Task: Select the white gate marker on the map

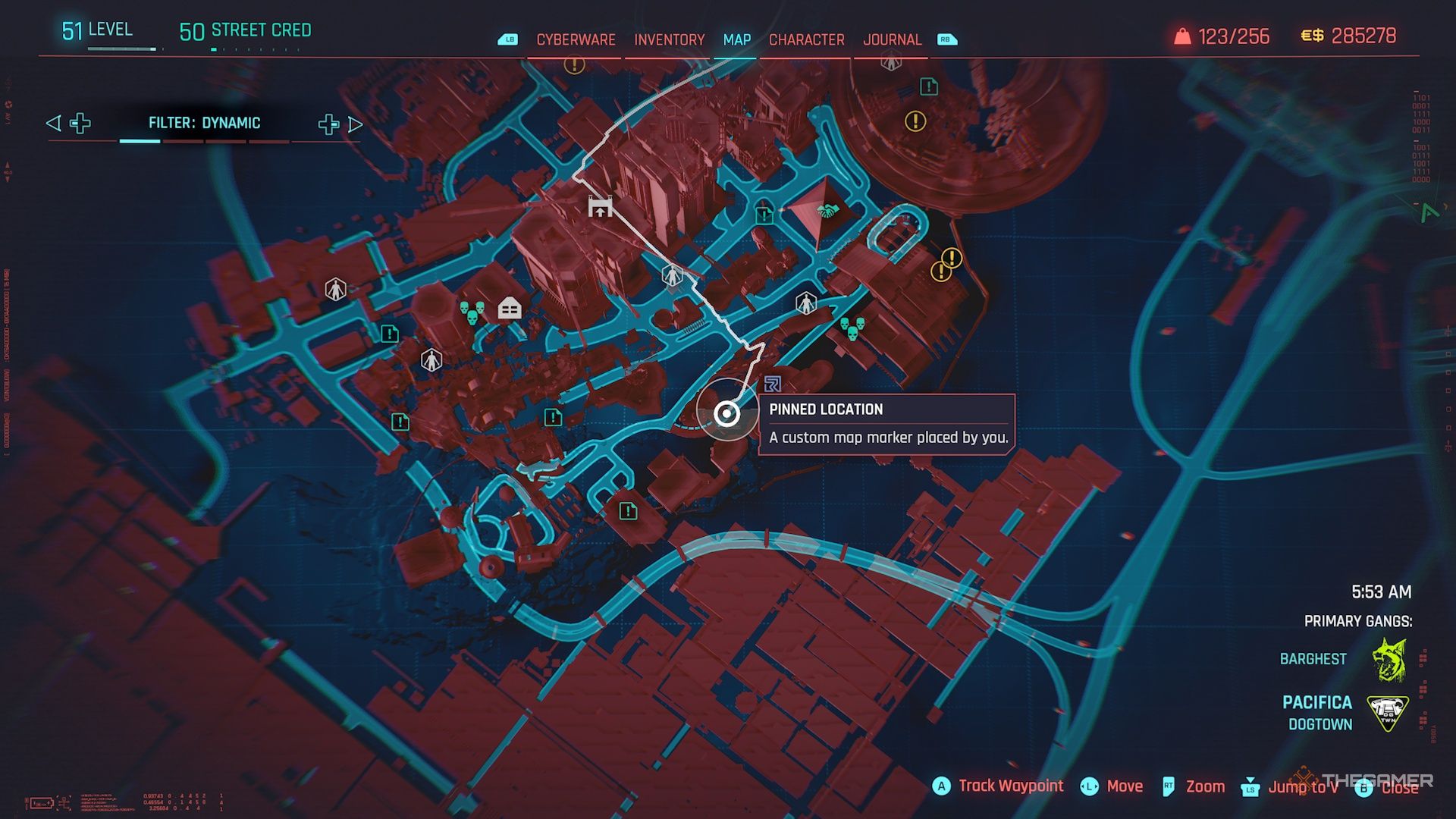Action: [600, 206]
